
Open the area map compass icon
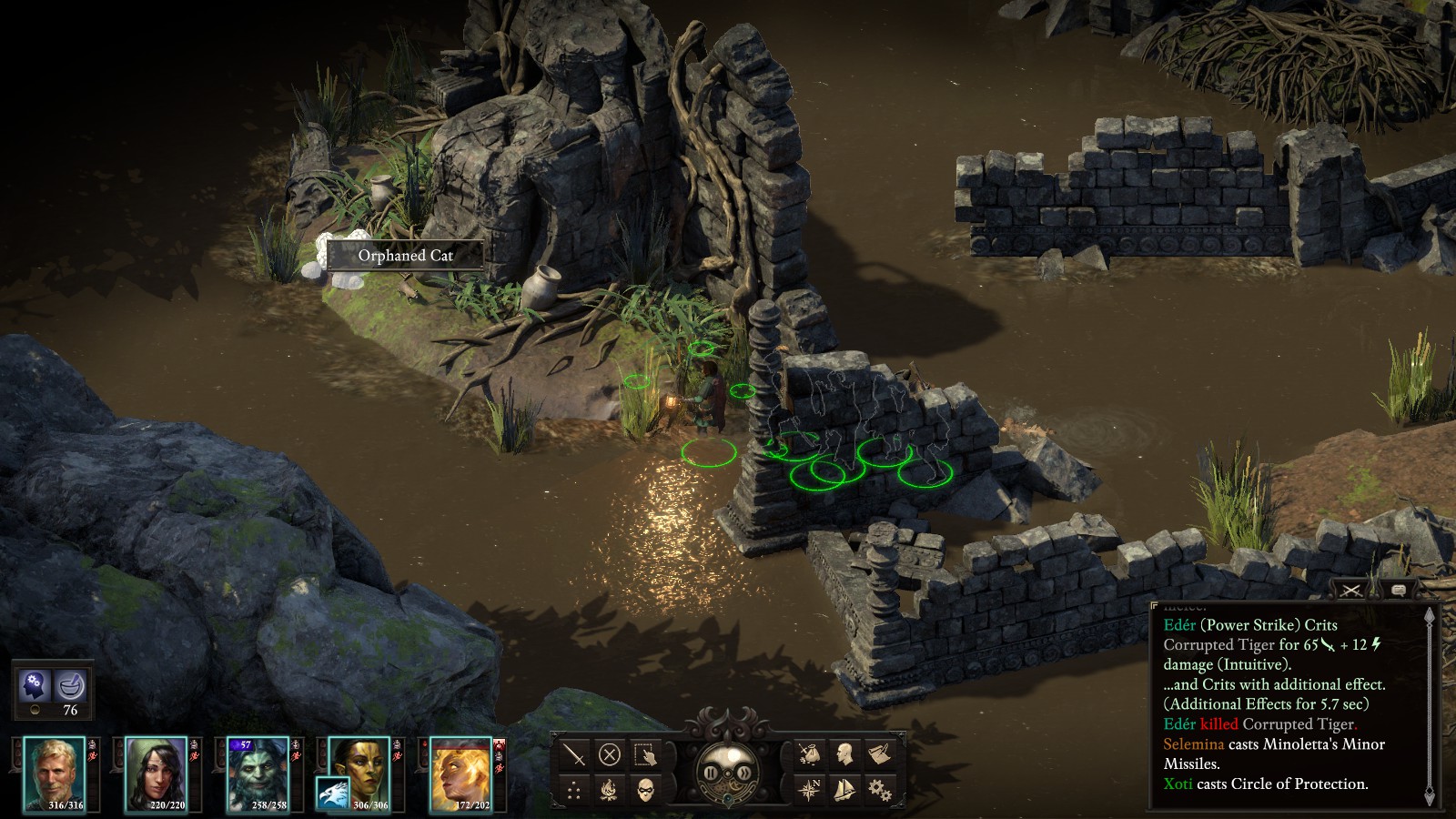[809, 789]
